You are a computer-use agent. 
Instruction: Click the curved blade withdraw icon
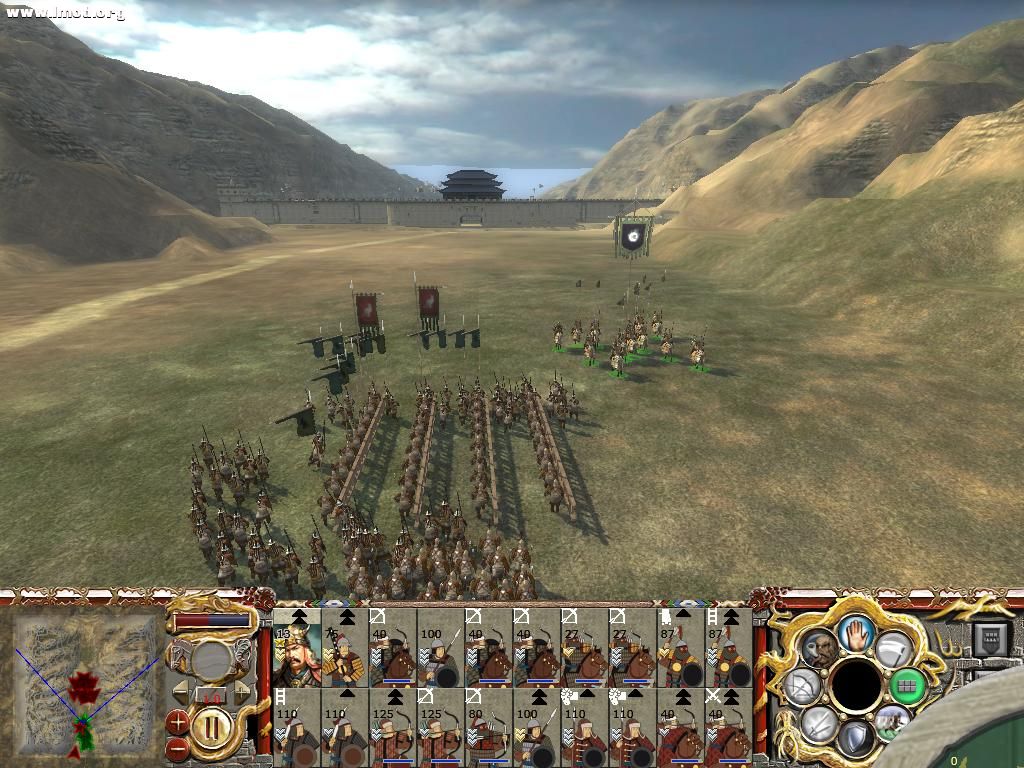pos(892,648)
